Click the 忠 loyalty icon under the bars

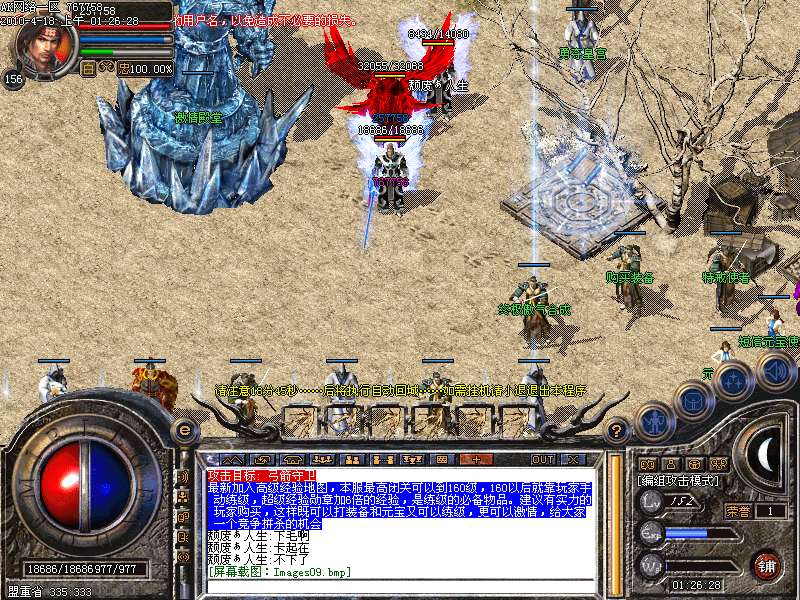click(x=123, y=69)
